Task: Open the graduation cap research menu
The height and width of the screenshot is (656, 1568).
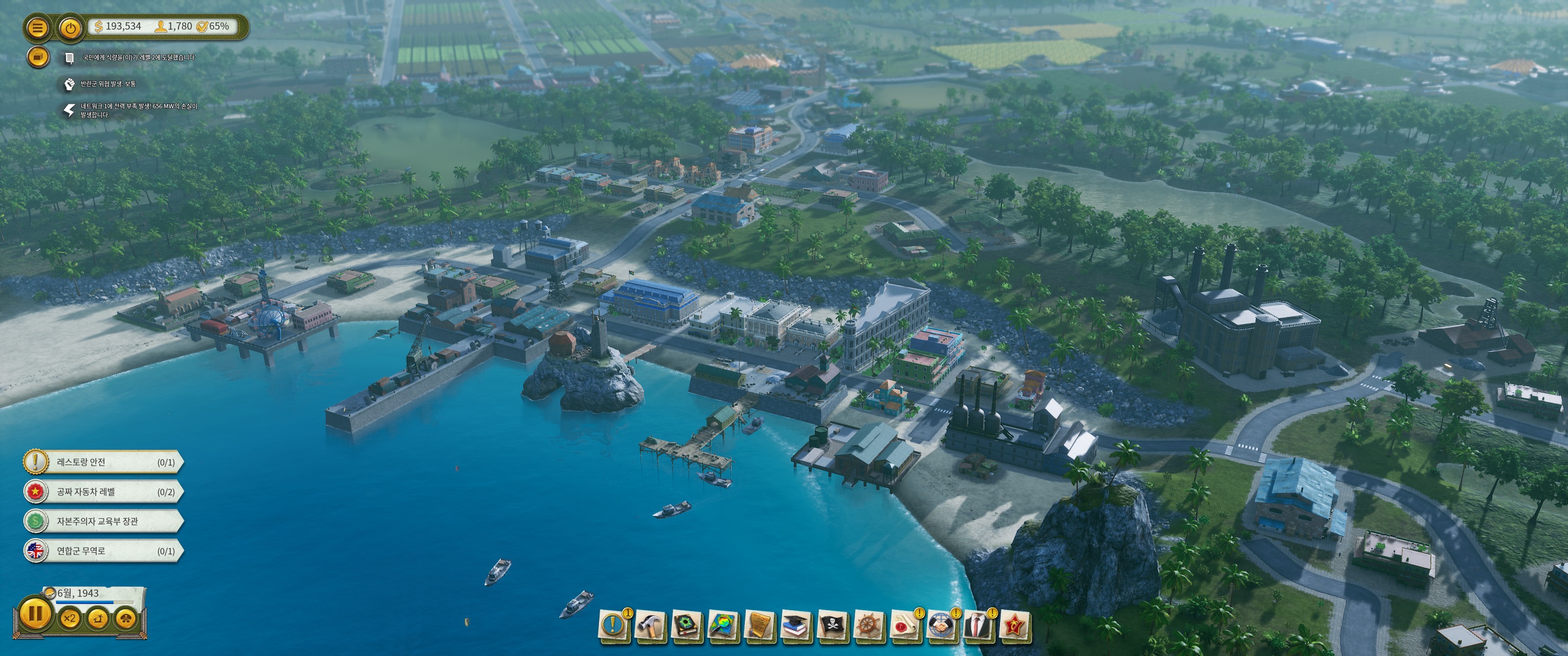Action: click(796, 625)
